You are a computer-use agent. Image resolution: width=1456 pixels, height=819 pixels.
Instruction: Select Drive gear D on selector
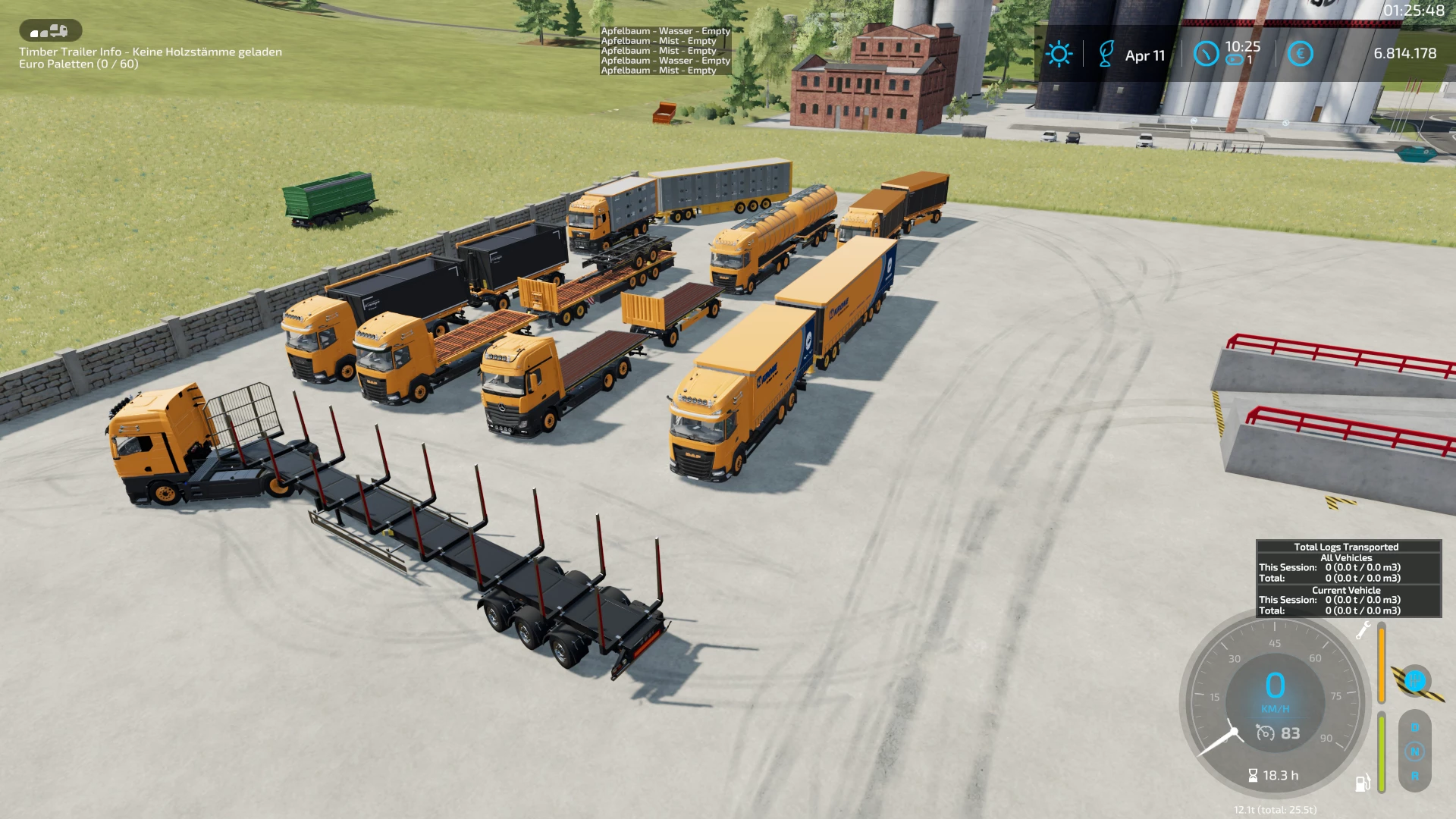[x=1414, y=728]
